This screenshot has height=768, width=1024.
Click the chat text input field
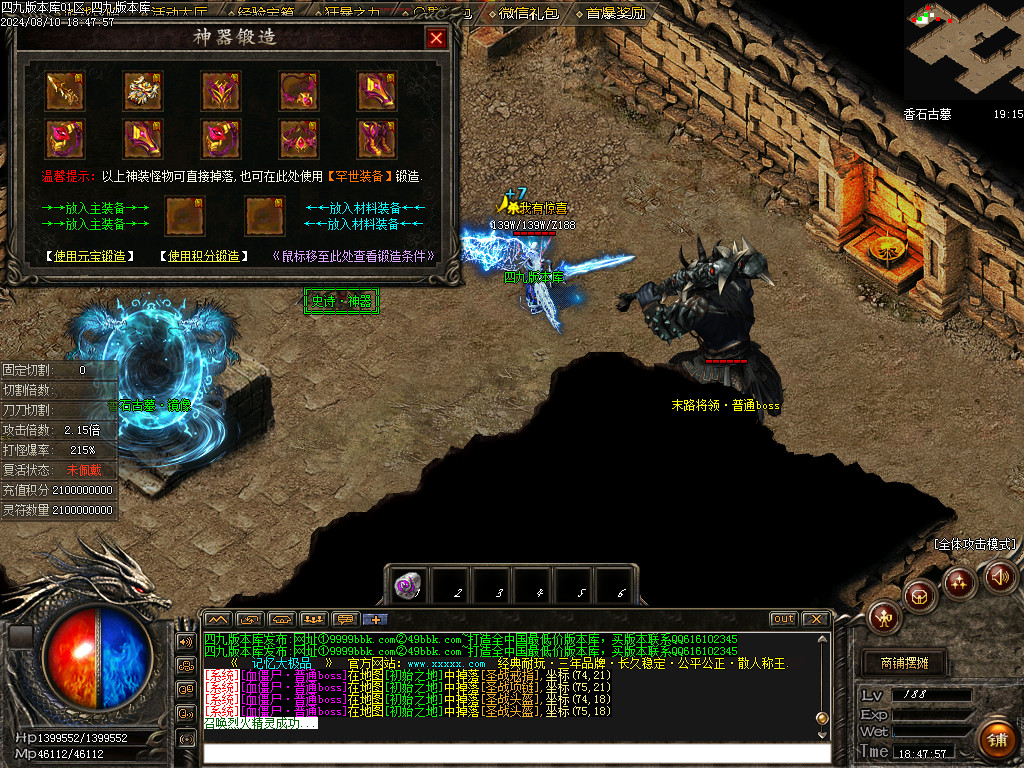pyautogui.click(x=515, y=753)
